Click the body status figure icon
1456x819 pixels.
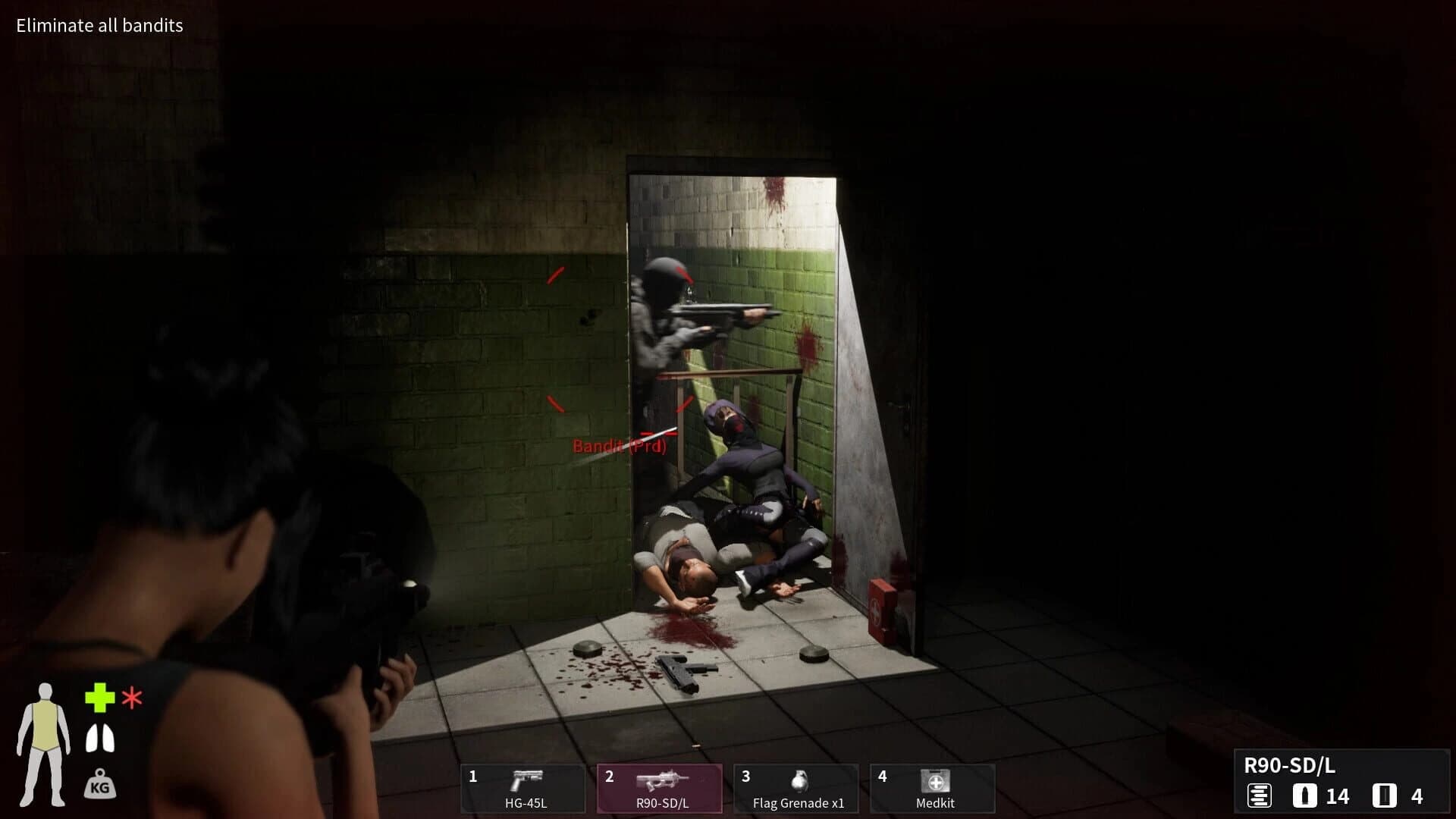tap(44, 745)
